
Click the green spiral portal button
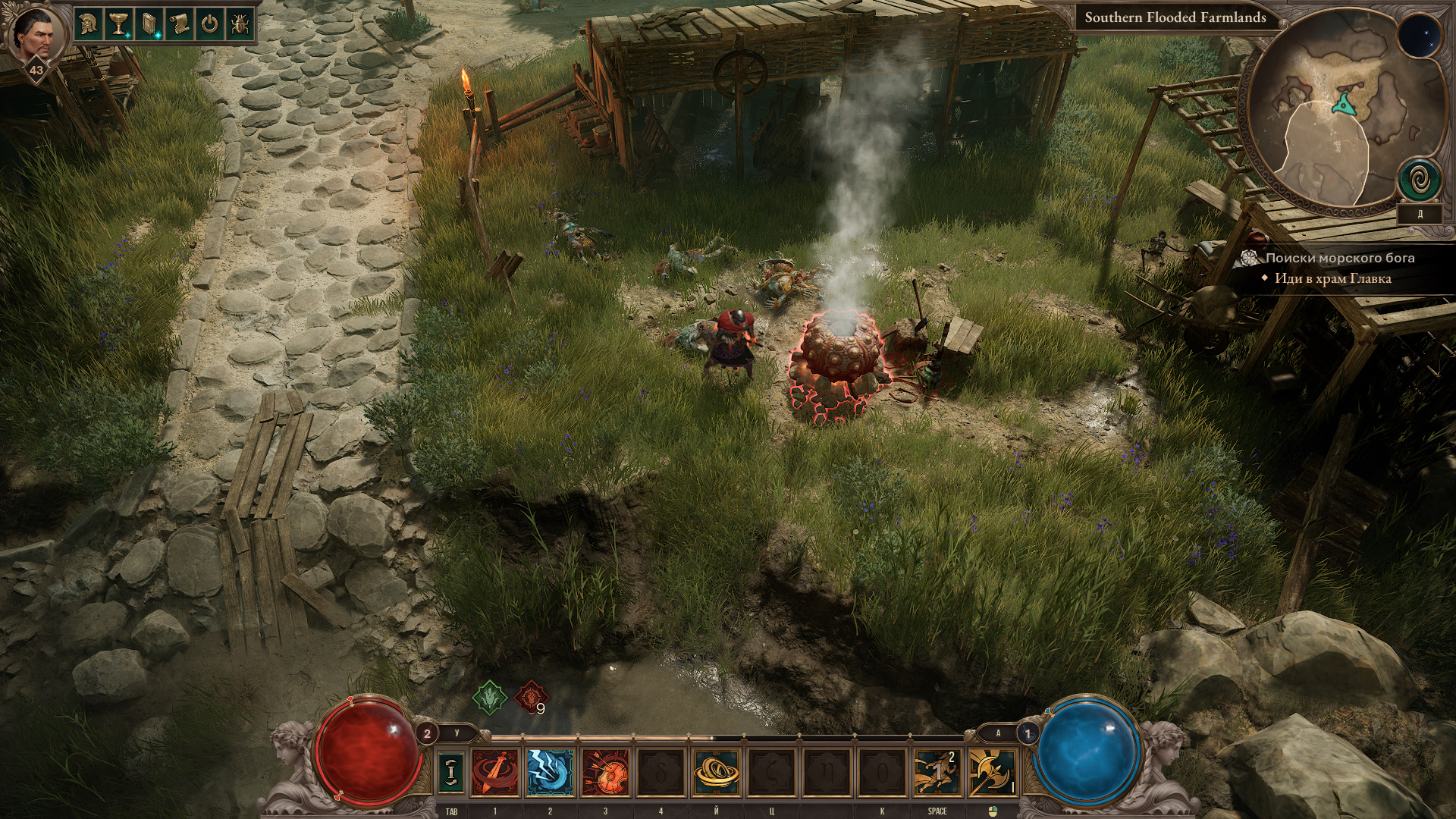tap(1419, 180)
